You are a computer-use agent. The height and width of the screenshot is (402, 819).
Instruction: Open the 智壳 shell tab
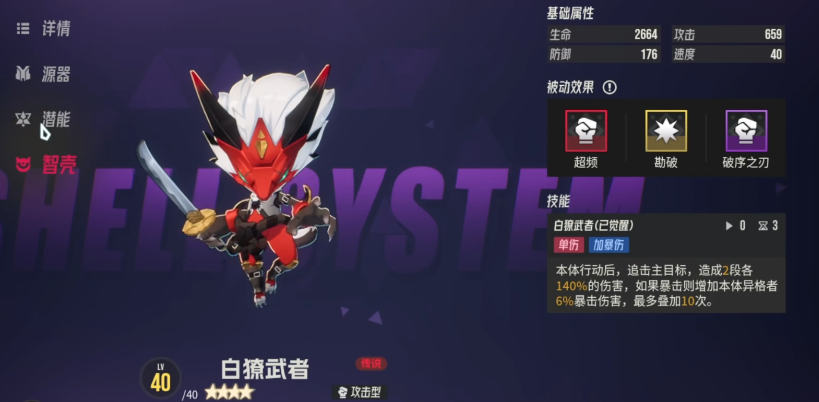pyautogui.click(x=45, y=164)
